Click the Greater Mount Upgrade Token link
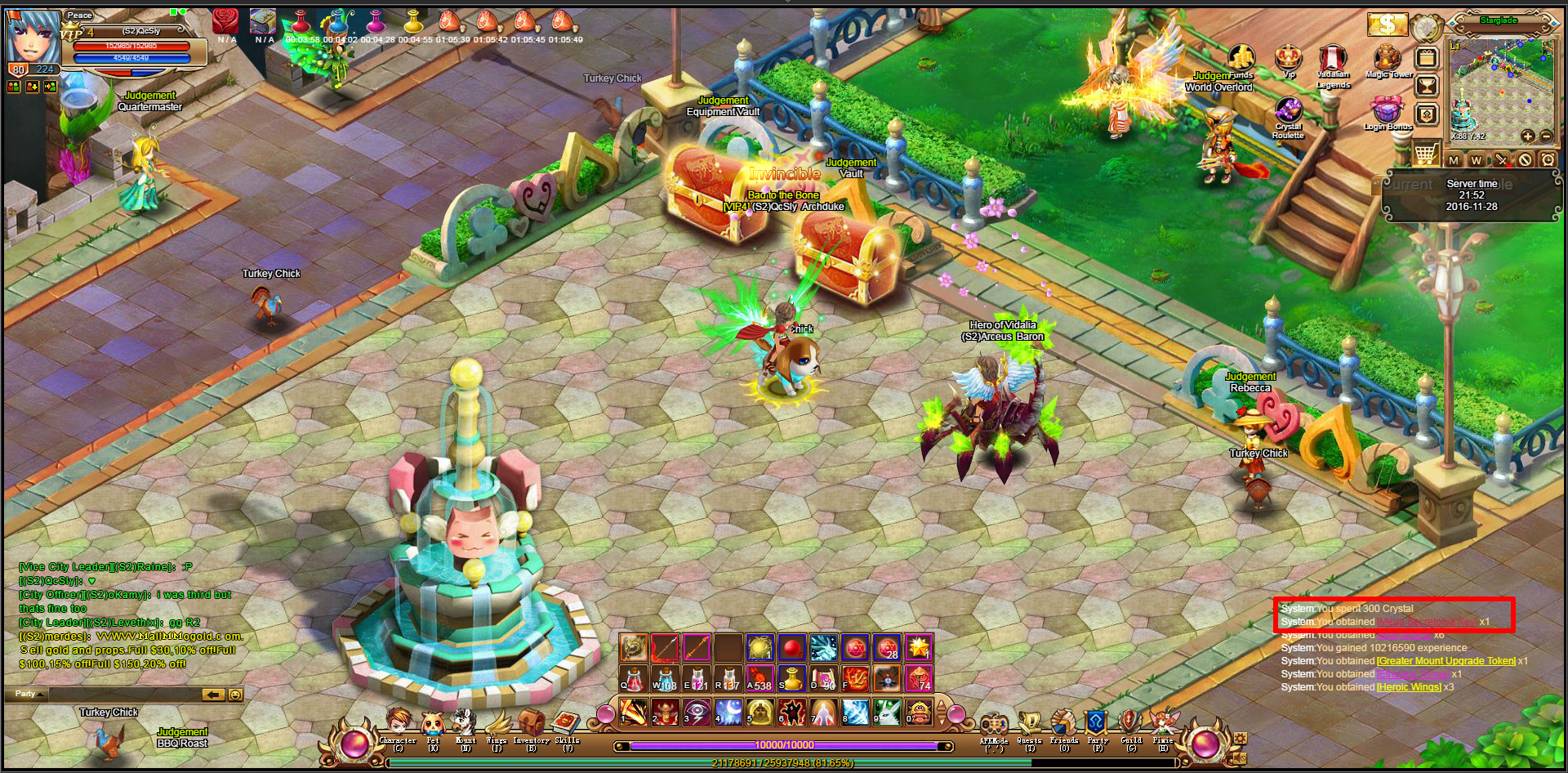Viewport: 1568px width, 773px height. click(x=1445, y=661)
